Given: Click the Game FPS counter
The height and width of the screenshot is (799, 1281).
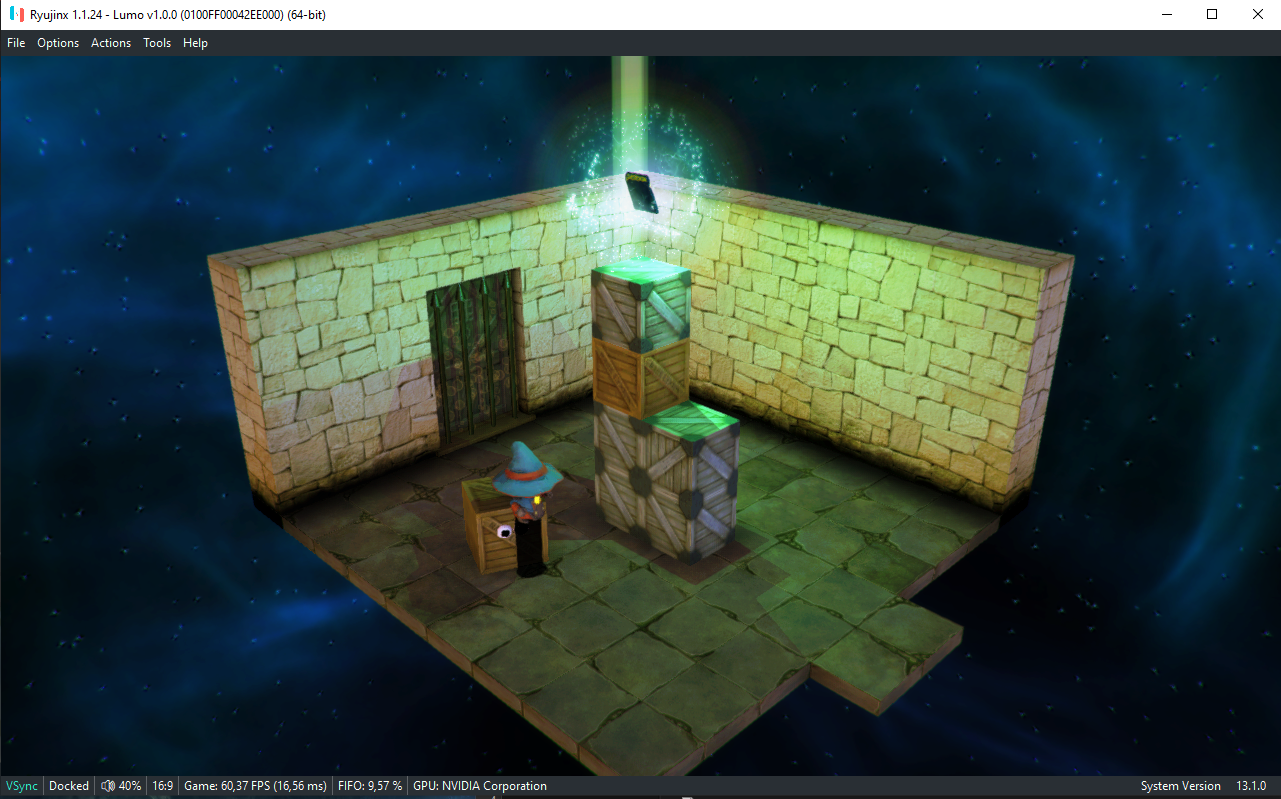Looking at the screenshot, I should (x=255, y=786).
